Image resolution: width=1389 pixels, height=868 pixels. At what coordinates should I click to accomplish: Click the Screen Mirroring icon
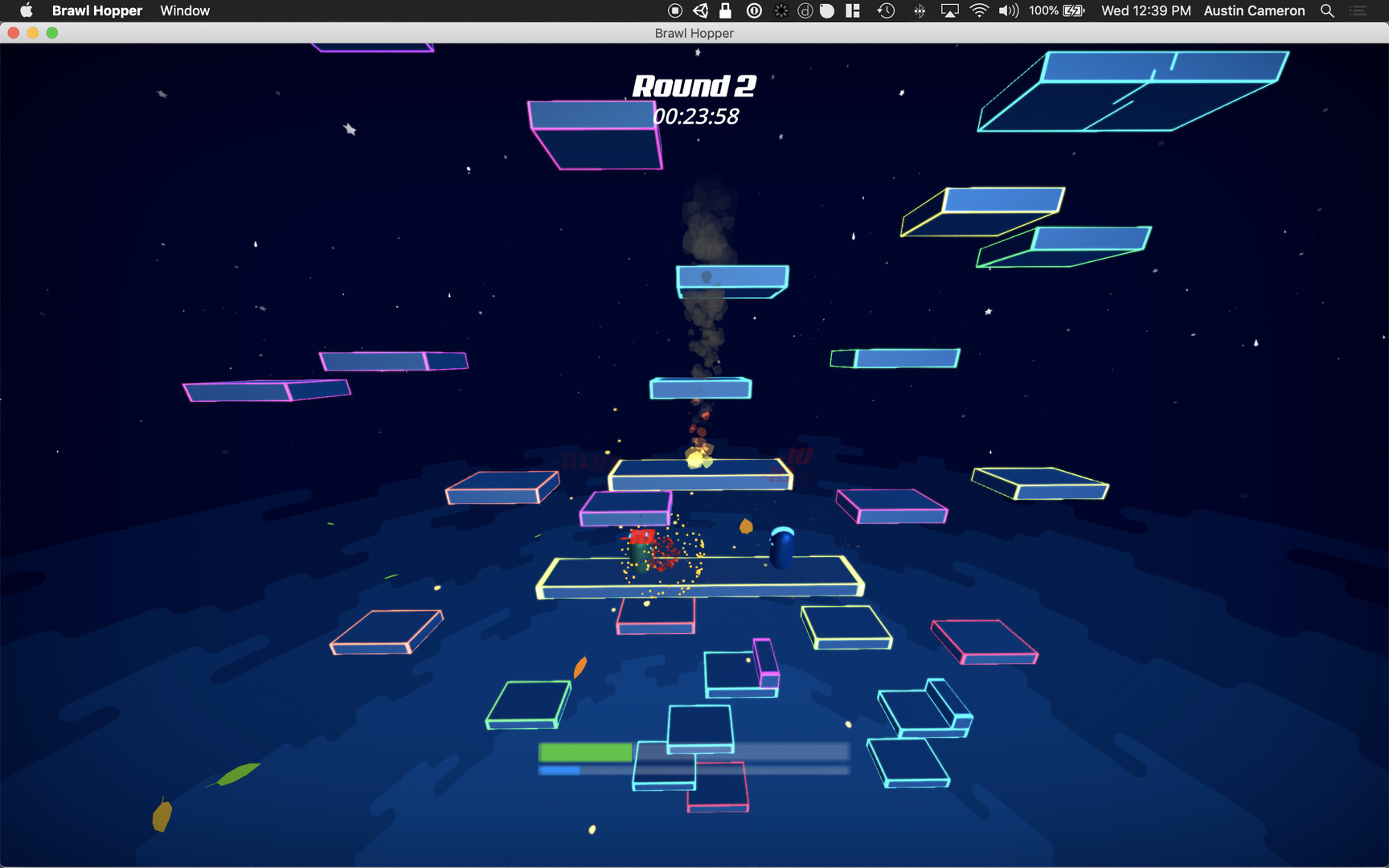950,10
